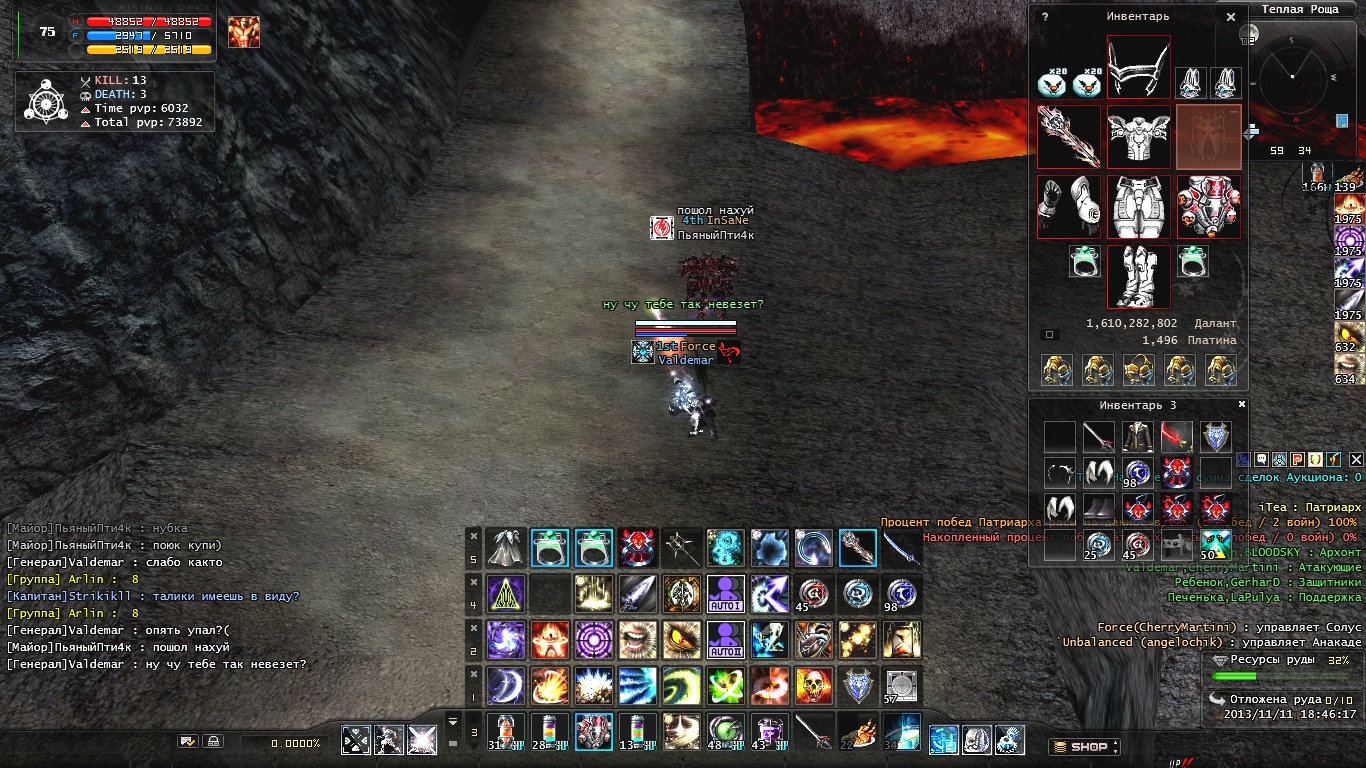Screen dimensions: 1366x768
Task: Select the dice item with count 50
Action: (1215, 543)
